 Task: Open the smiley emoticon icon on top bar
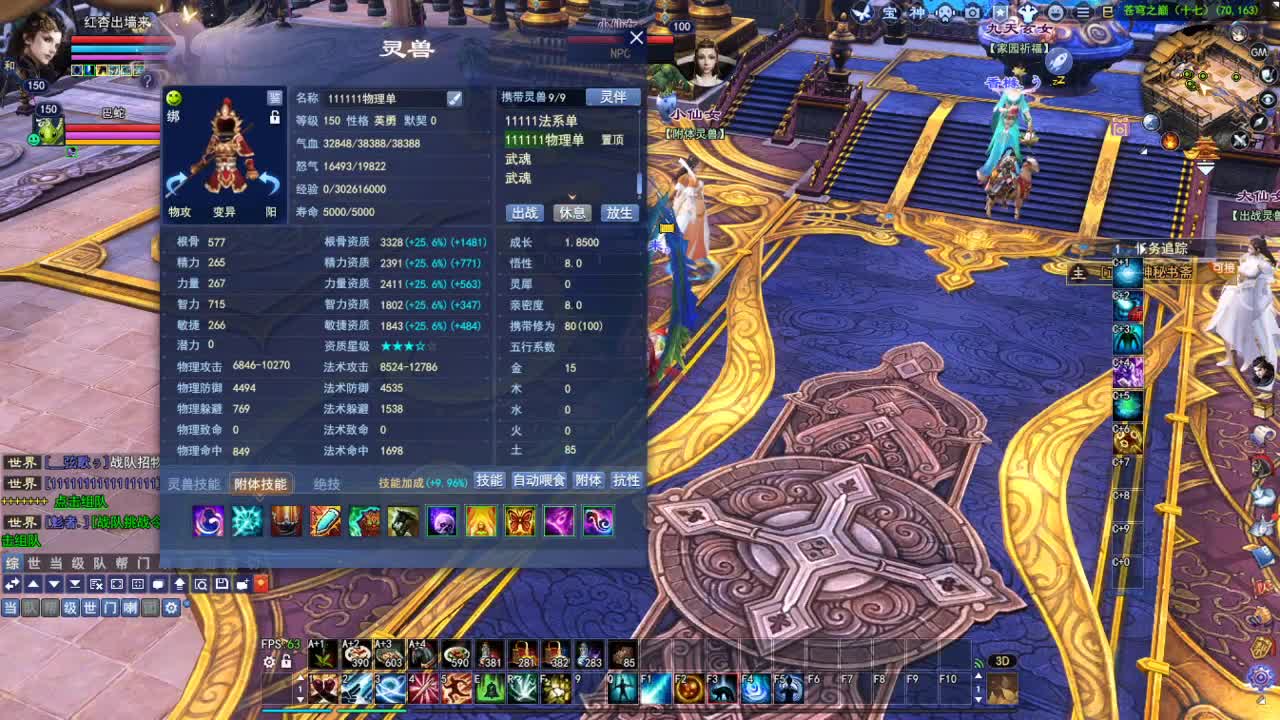coord(1055,13)
